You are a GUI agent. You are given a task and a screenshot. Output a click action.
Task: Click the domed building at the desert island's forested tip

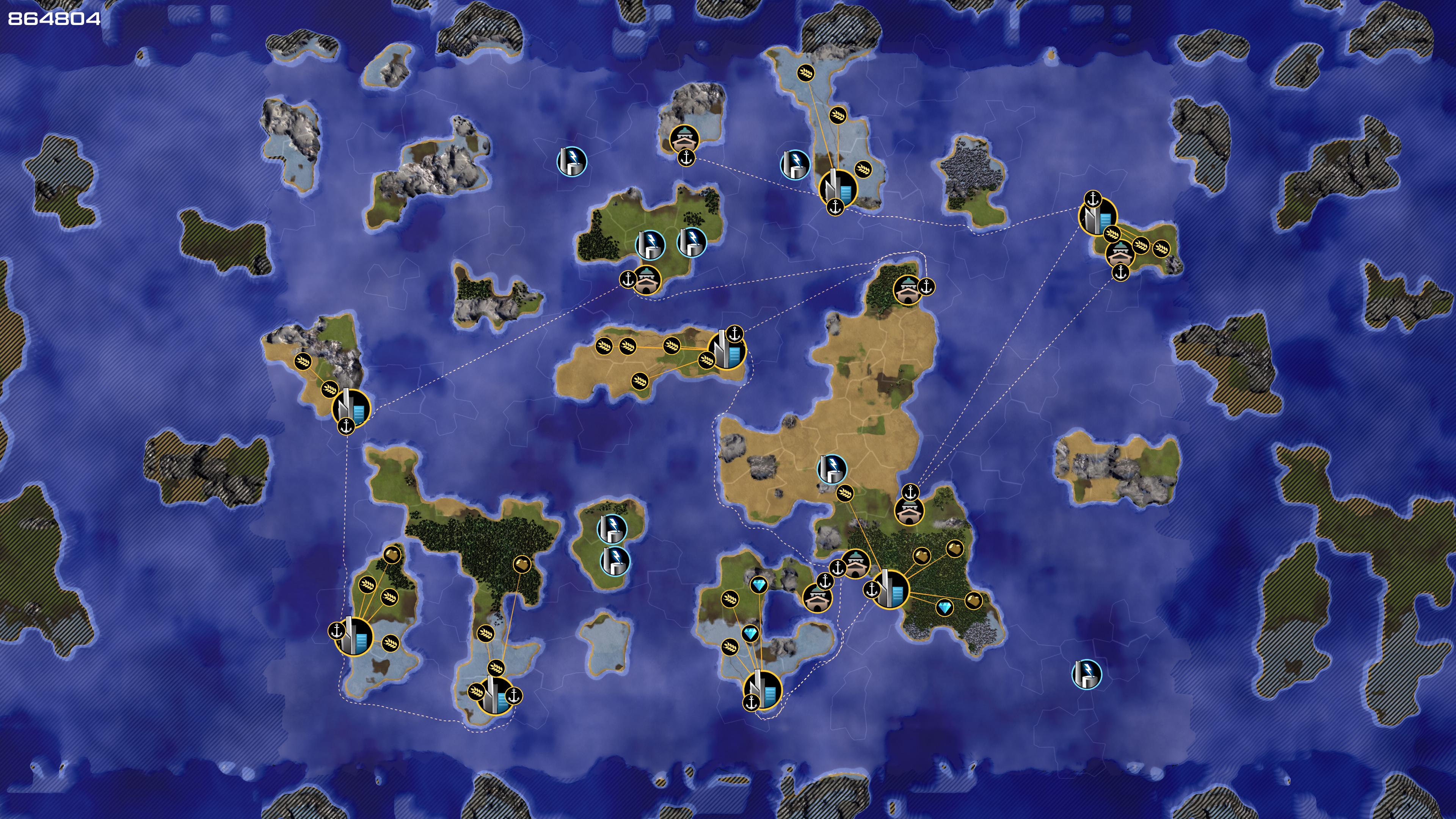[x=907, y=290]
